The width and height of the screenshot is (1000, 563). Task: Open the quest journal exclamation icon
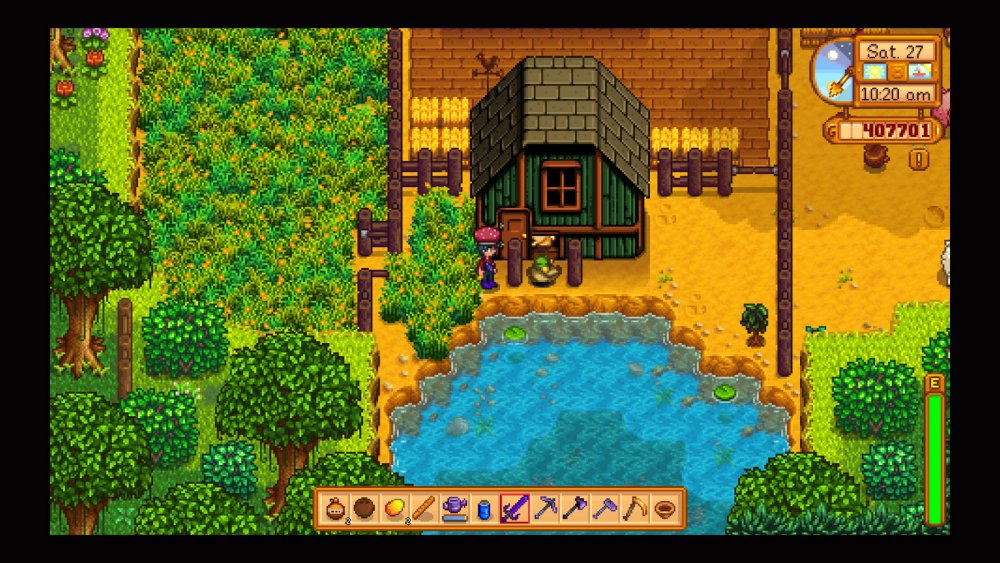(917, 159)
